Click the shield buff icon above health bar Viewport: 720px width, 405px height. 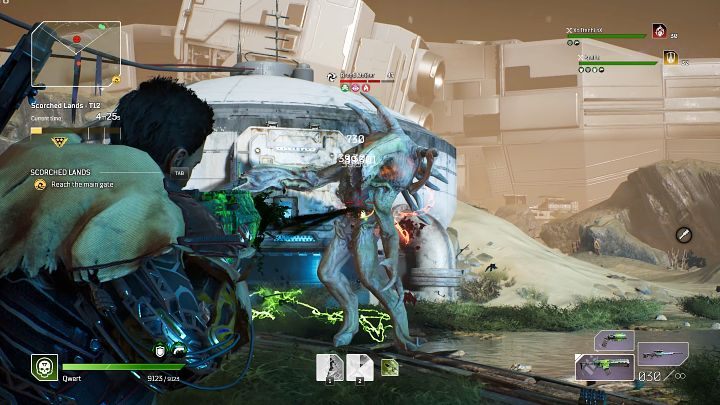159,350
